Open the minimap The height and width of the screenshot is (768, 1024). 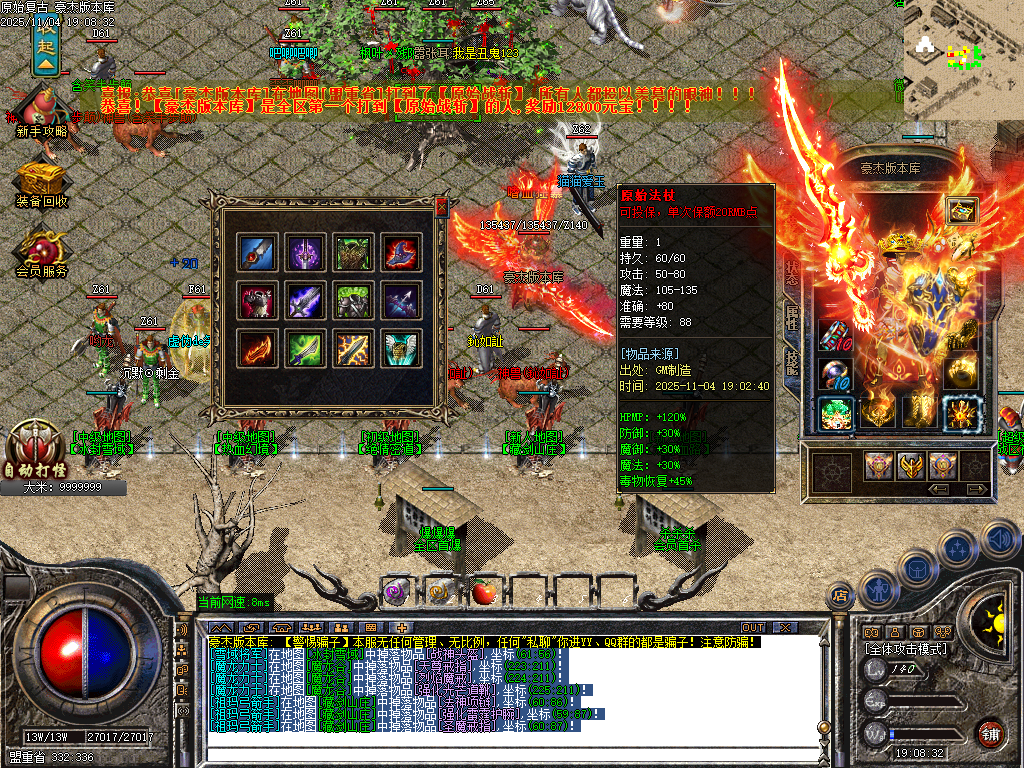pos(960,60)
